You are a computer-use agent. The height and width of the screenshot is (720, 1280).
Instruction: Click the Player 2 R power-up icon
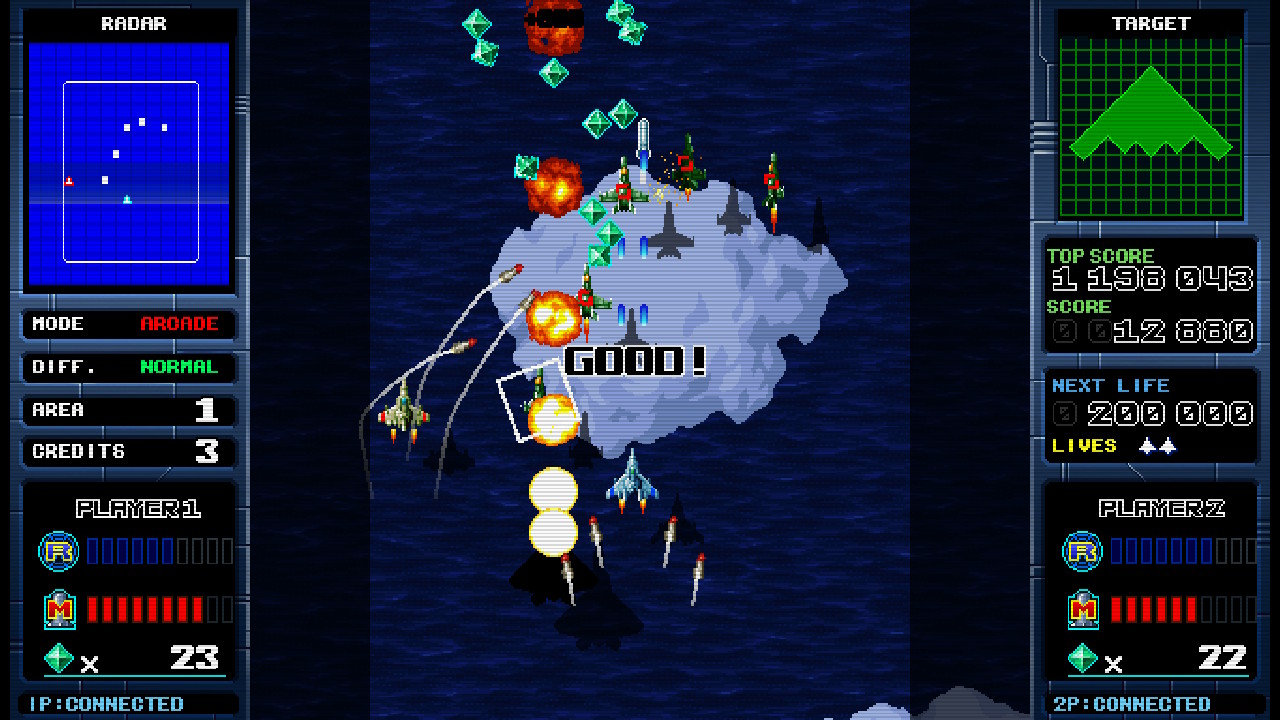(1081, 551)
